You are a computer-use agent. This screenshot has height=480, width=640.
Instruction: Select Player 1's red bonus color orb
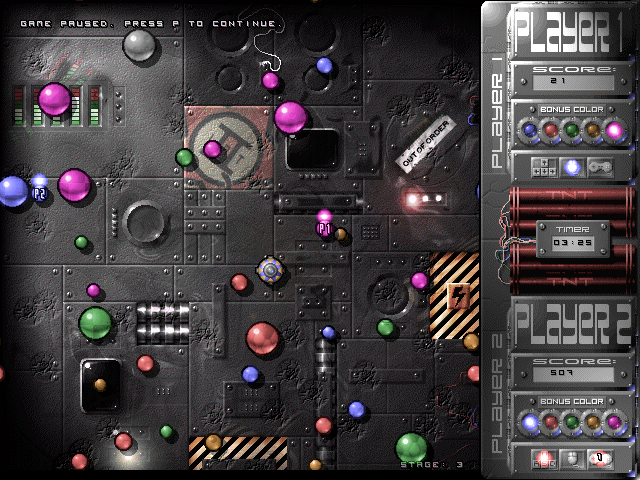point(551,129)
